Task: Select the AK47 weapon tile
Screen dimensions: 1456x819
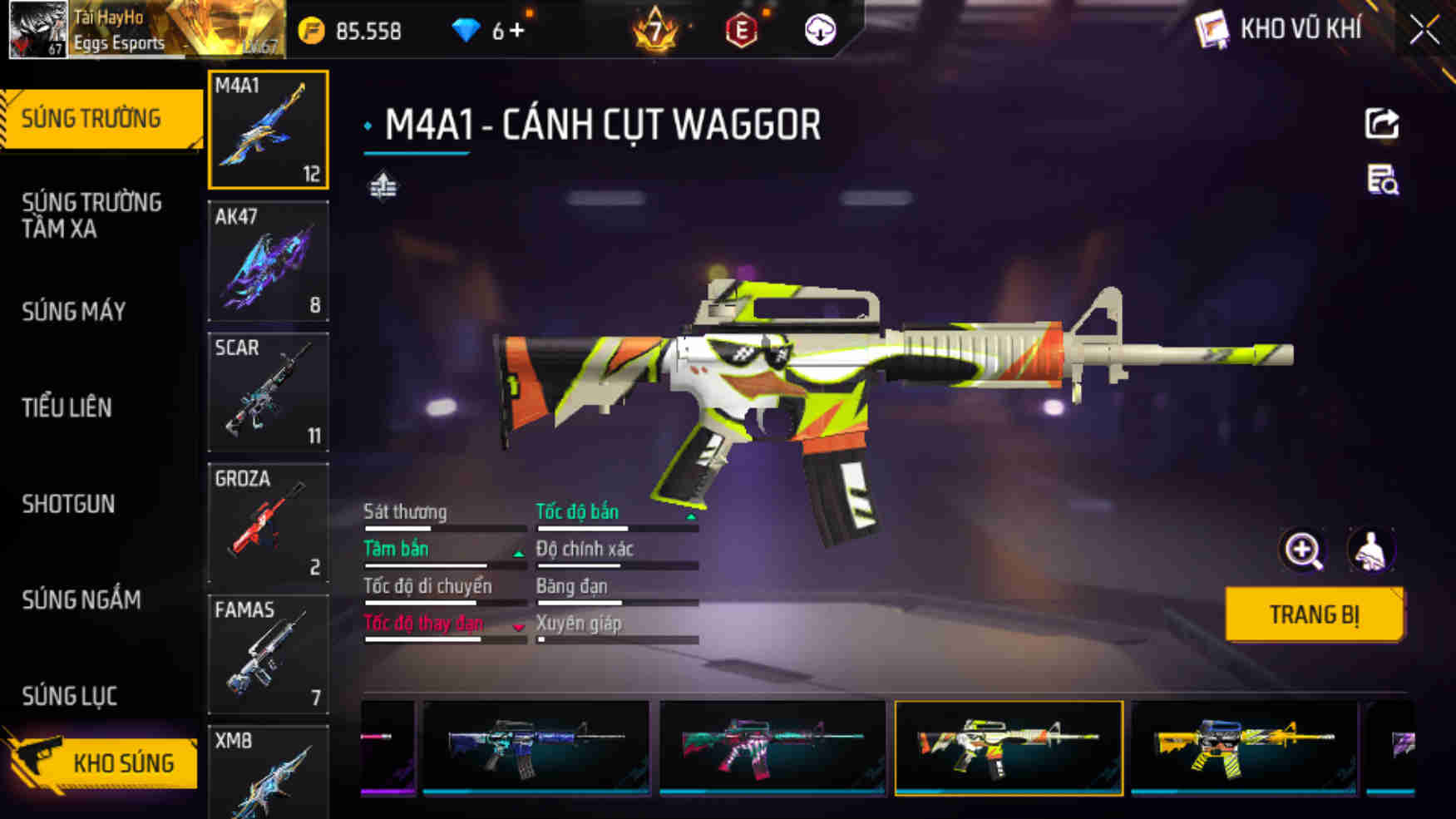Action: 268,261
